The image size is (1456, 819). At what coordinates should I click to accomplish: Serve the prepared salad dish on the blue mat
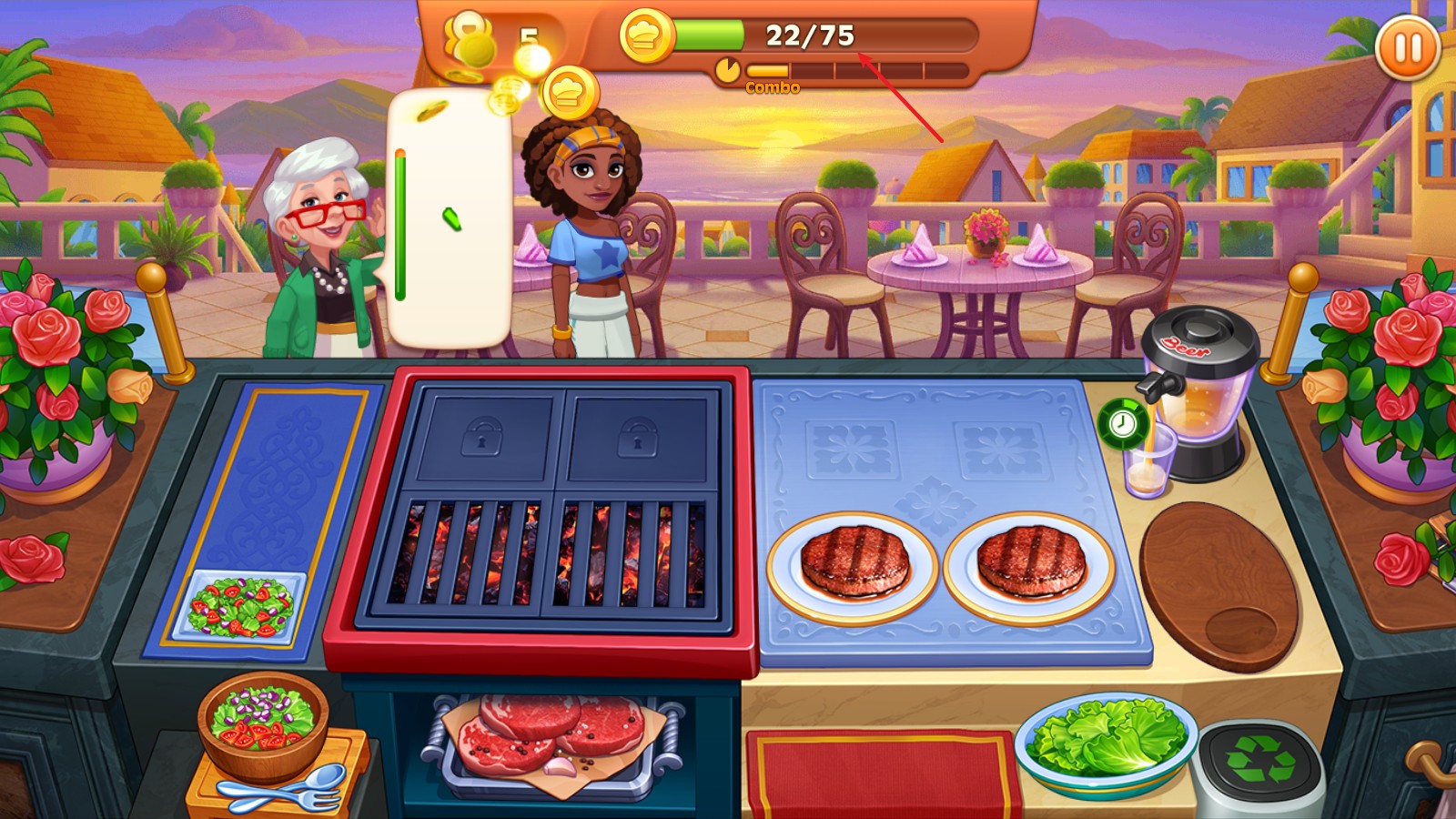click(242, 607)
